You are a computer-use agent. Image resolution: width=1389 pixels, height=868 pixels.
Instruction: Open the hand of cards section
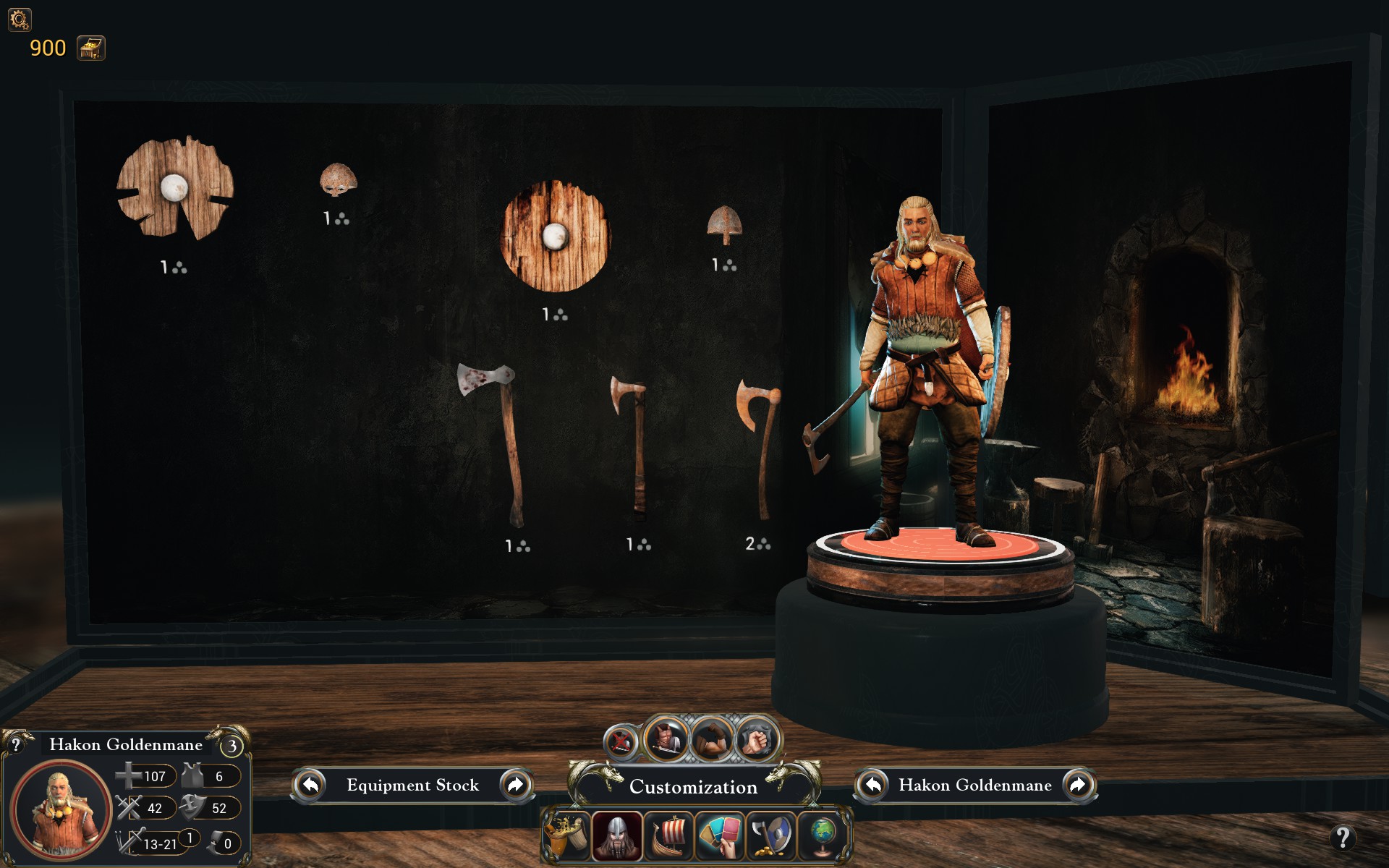pyautogui.click(x=721, y=836)
